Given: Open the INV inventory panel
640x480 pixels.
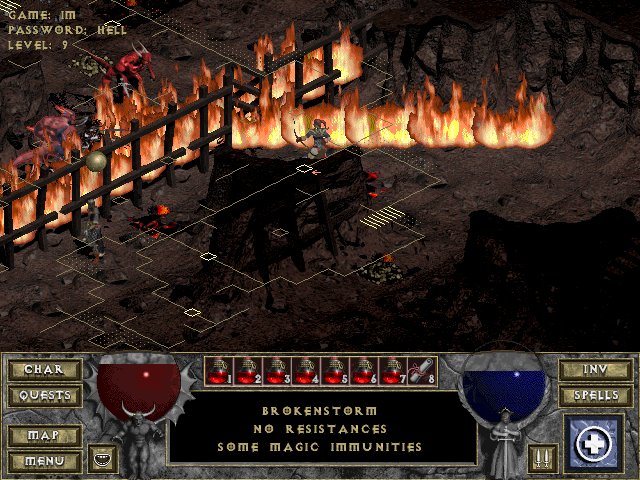Looking at the screenshot, I should (x=595, y=370).
